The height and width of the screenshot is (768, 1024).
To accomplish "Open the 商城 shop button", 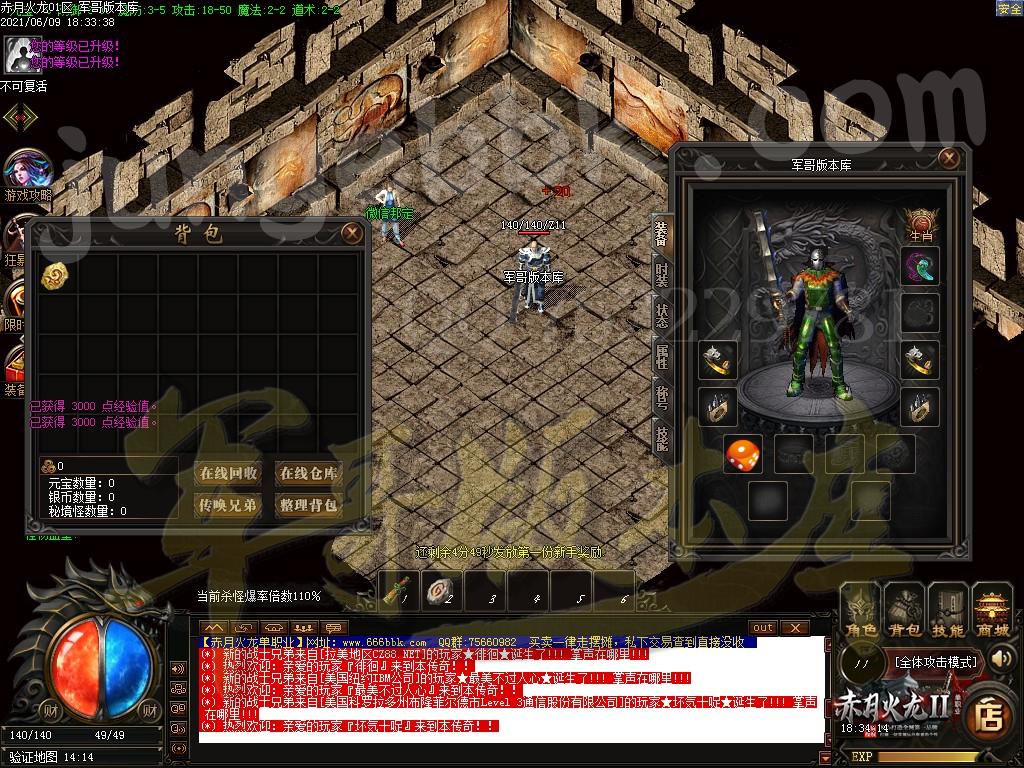I will [993, 611].
